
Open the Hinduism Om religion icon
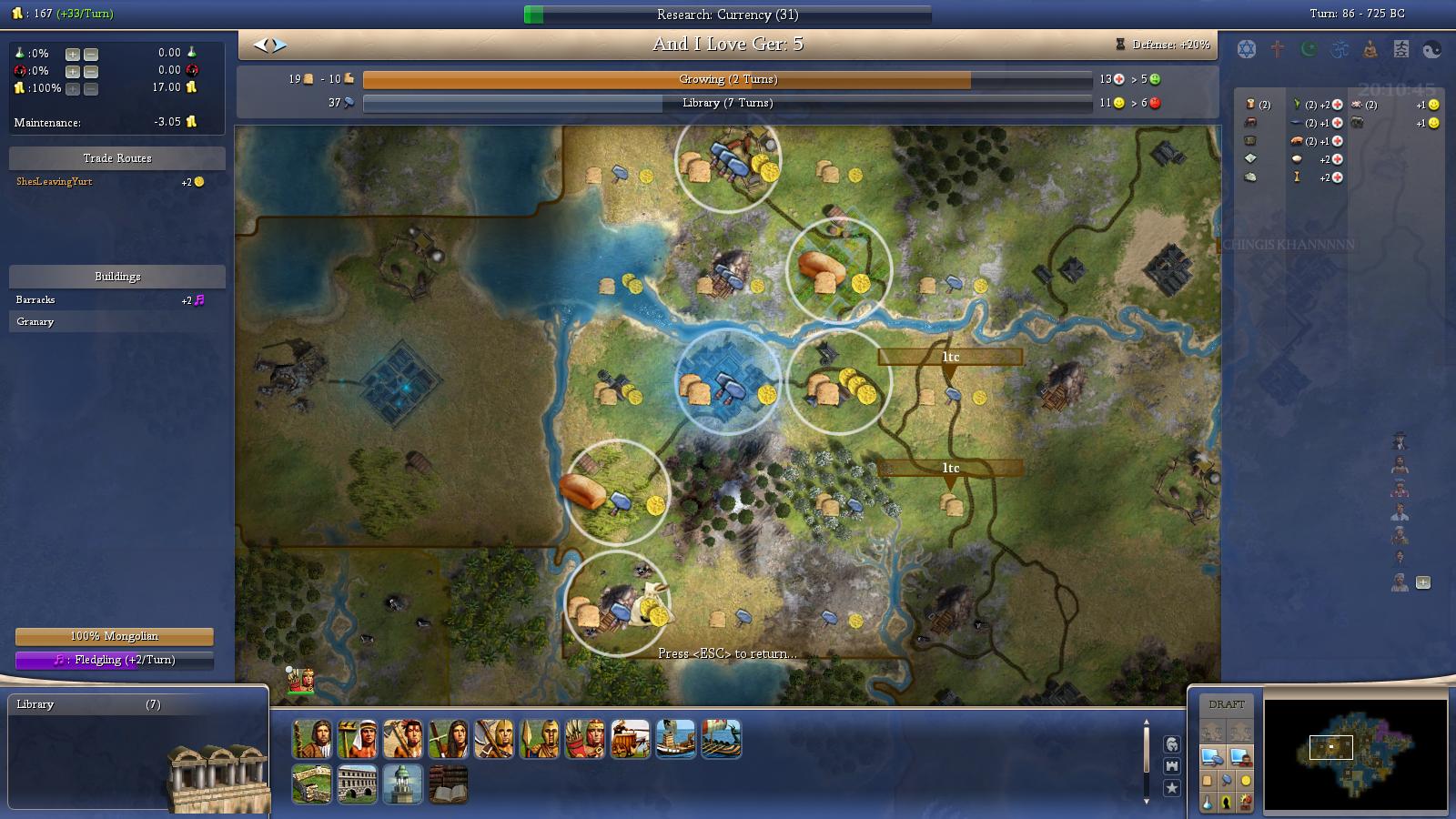pyautogui.click(x=1340, y=48)
